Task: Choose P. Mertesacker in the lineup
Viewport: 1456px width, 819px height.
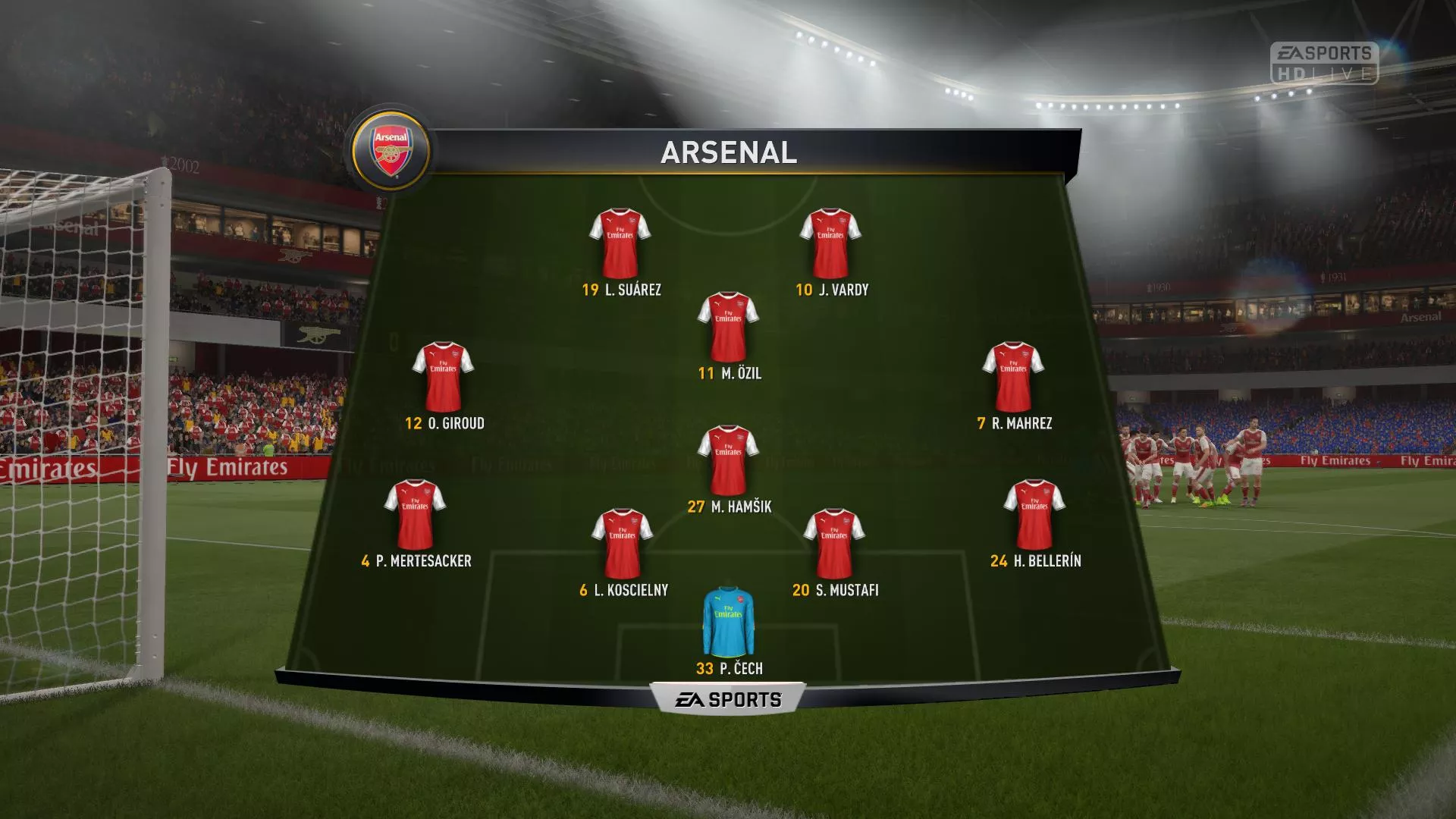Action: (415, 516)
